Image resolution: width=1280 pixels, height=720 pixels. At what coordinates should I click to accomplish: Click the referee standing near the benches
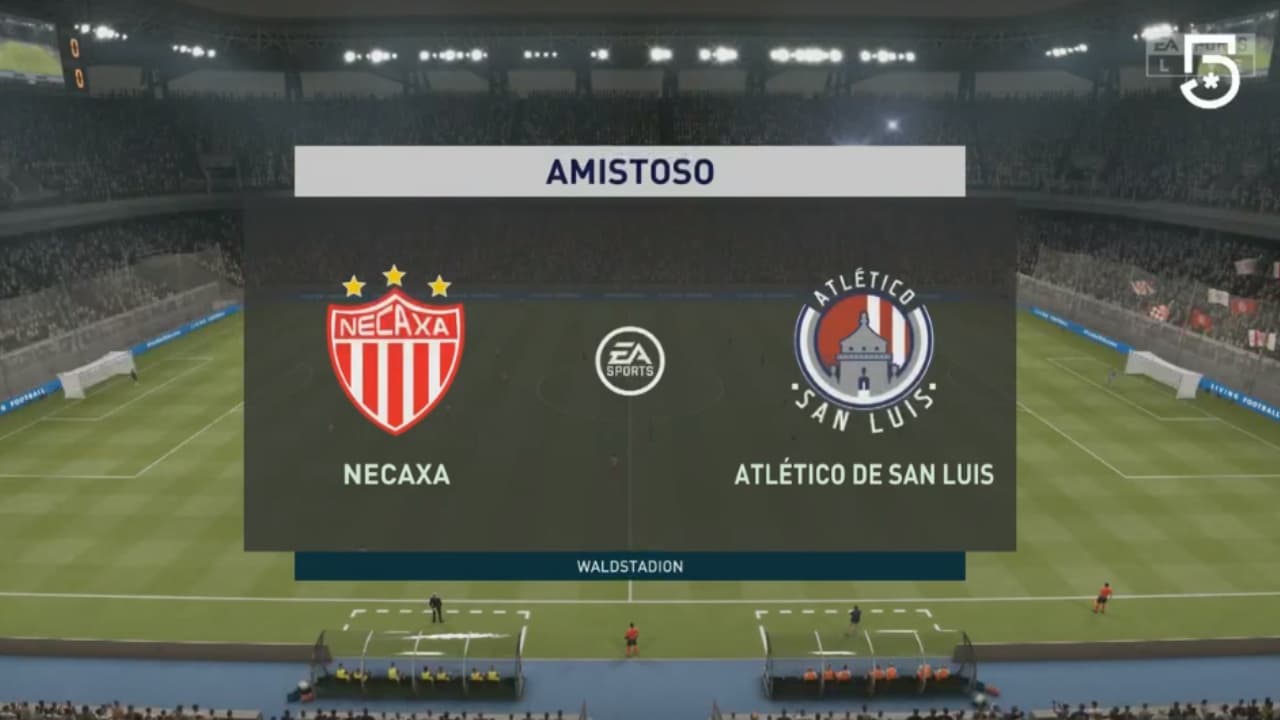(x=435, y=607)
